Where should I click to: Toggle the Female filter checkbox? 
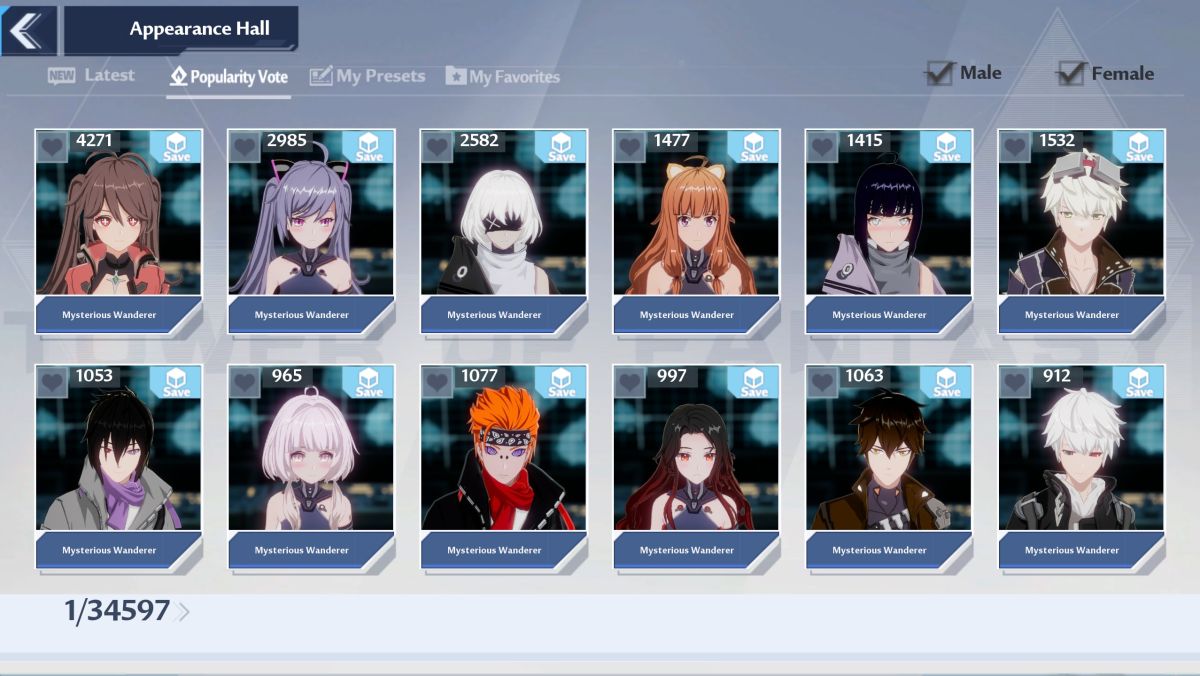[1072, 73]
